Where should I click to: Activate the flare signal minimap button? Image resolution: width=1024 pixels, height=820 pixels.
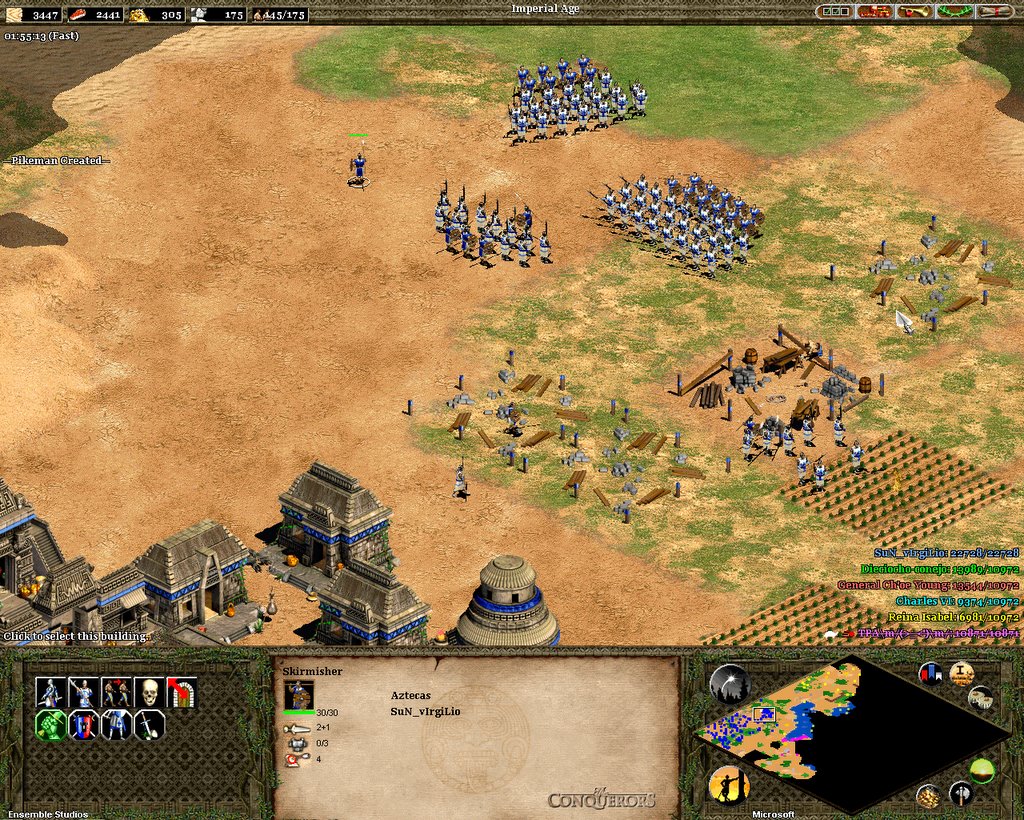point(730,684)
